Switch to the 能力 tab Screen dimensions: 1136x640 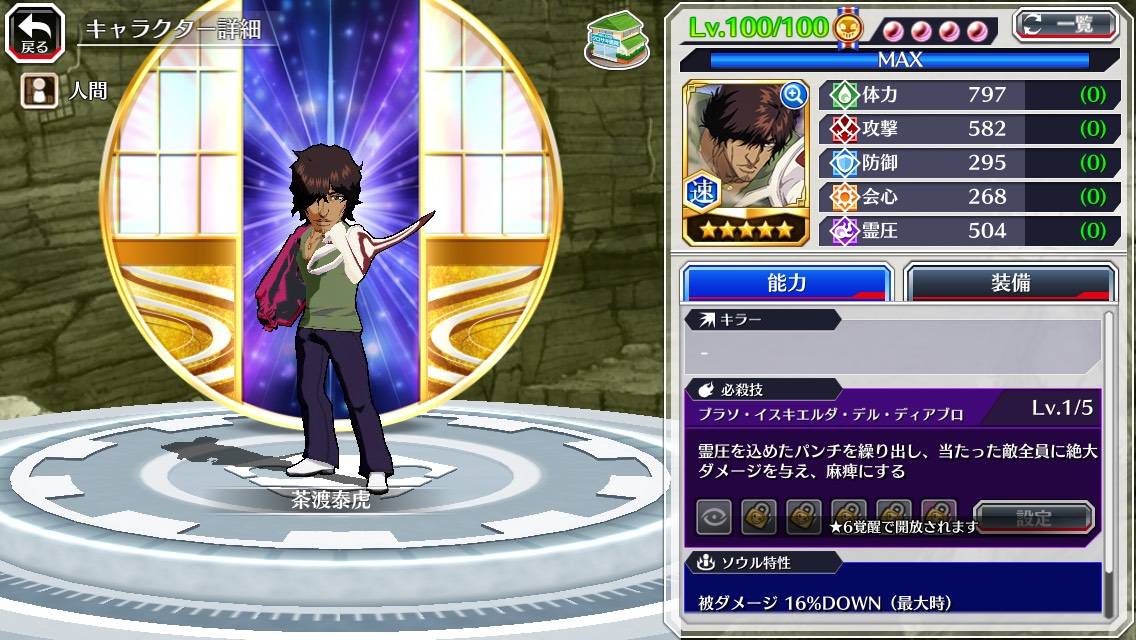(786, 283)
